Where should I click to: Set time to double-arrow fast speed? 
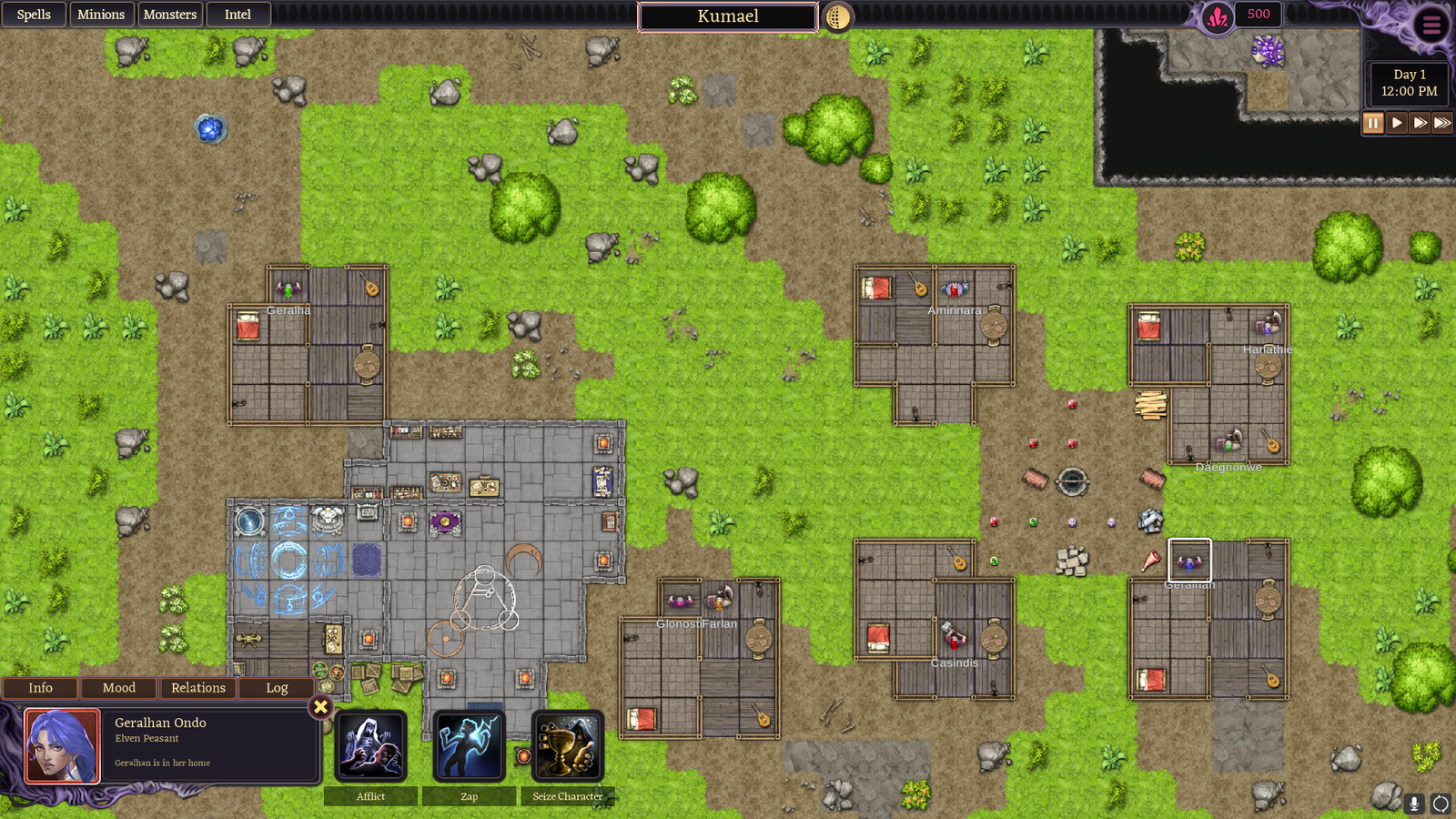1420,123
